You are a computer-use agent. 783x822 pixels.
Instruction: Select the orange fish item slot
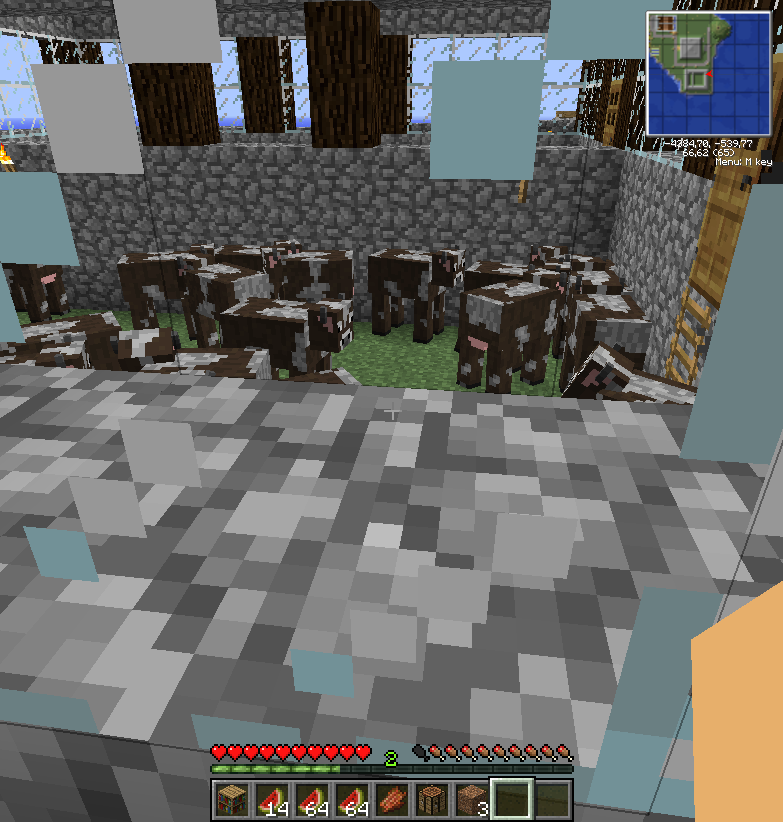tap(391, 800)
